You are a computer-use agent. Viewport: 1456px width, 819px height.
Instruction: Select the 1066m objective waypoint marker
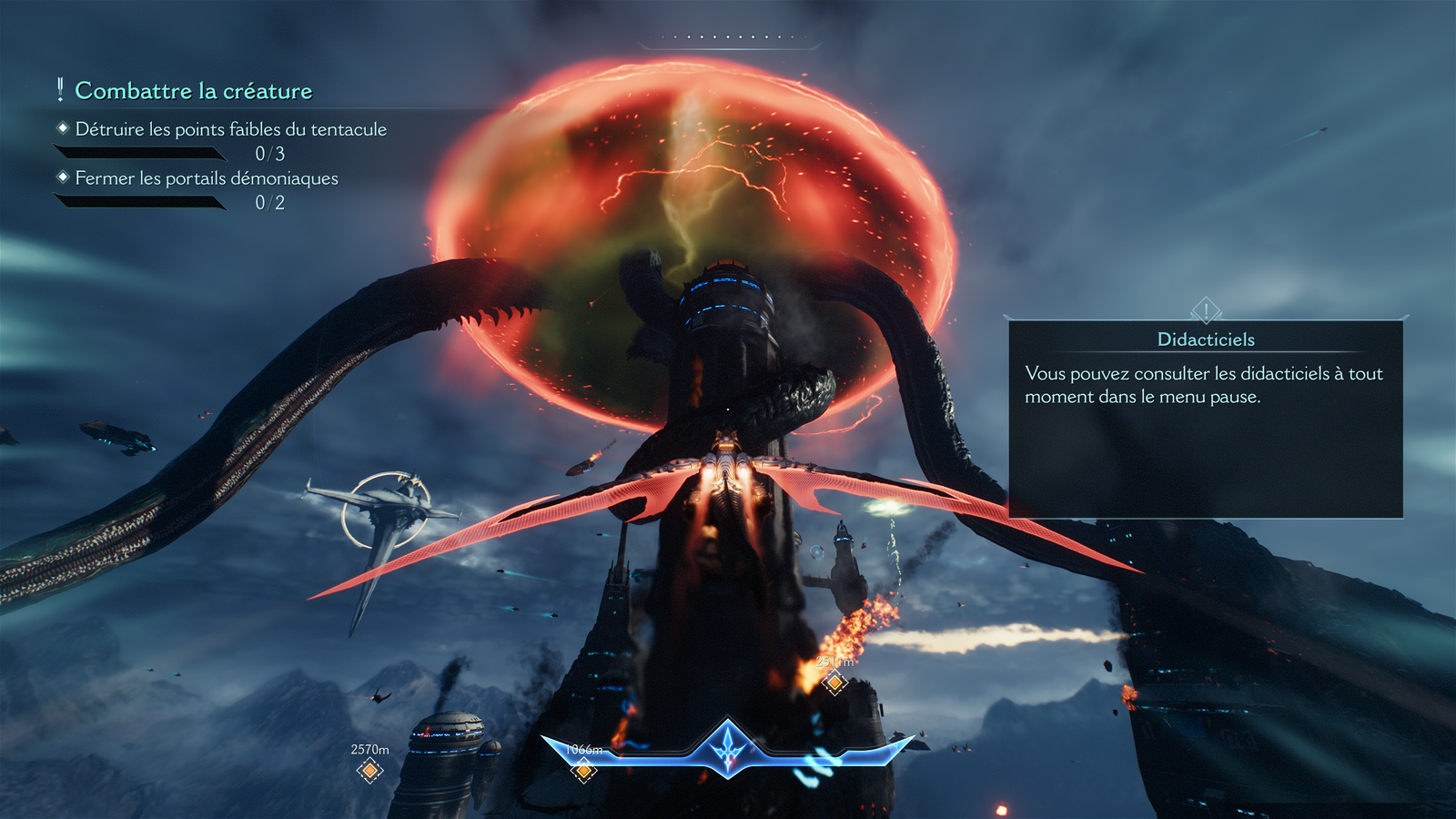(584, 771)
